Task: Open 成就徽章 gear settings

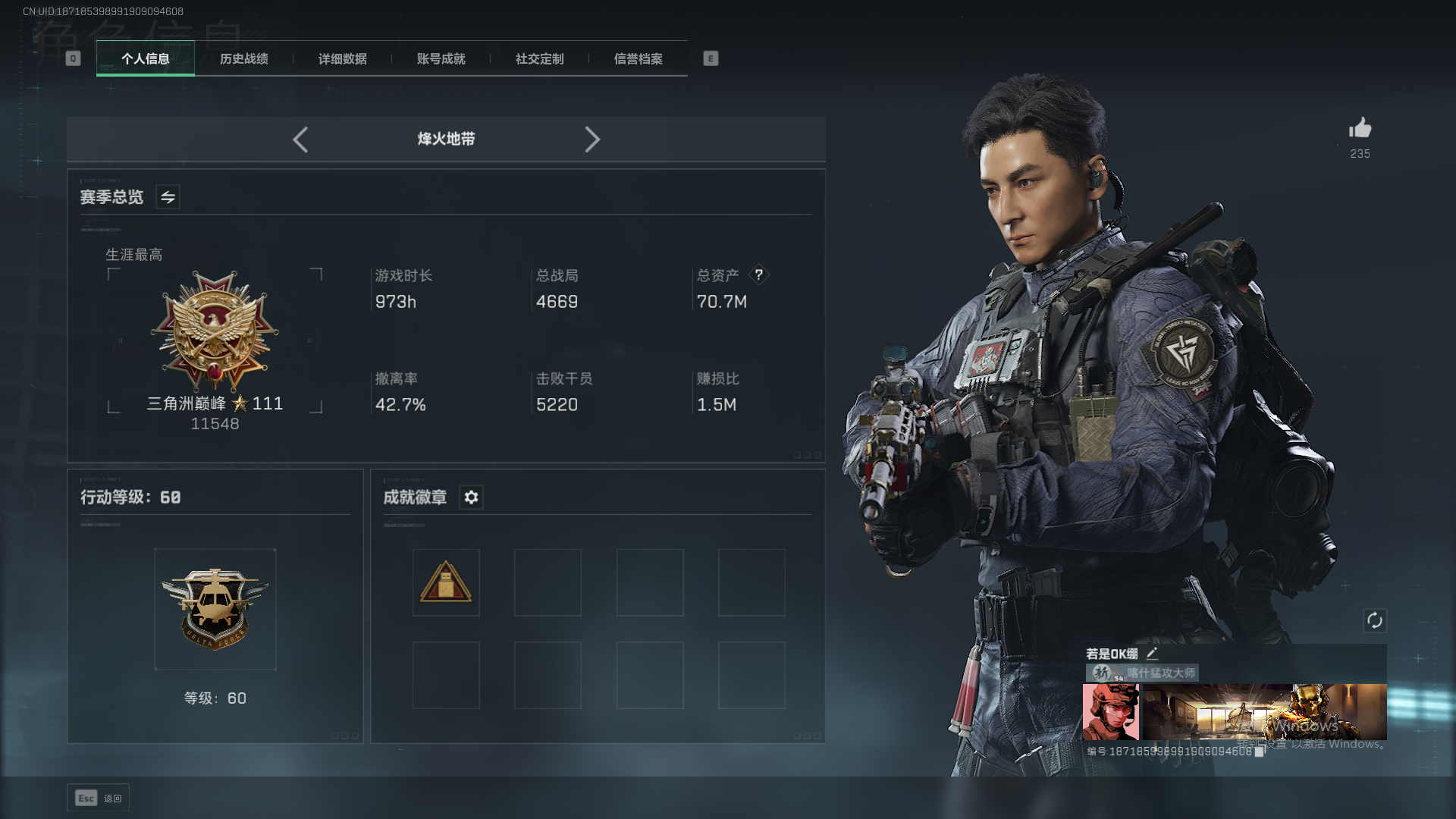Action: [x=471, y=497]
